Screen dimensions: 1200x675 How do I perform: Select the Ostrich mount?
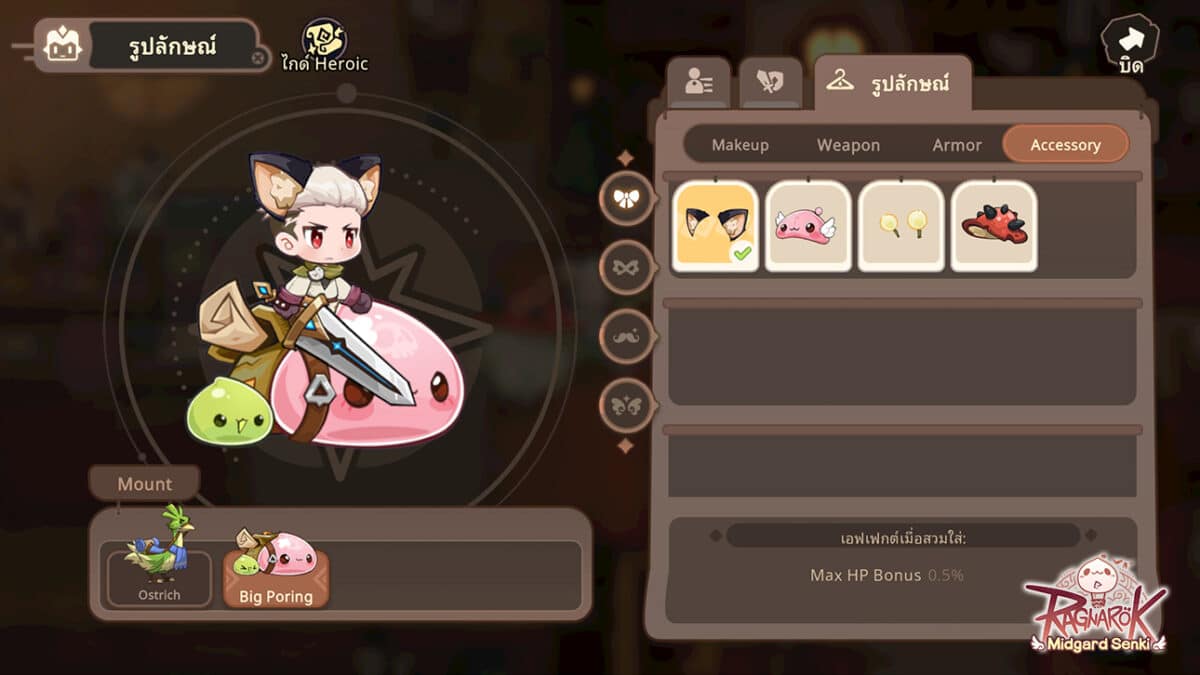[160, 570]
